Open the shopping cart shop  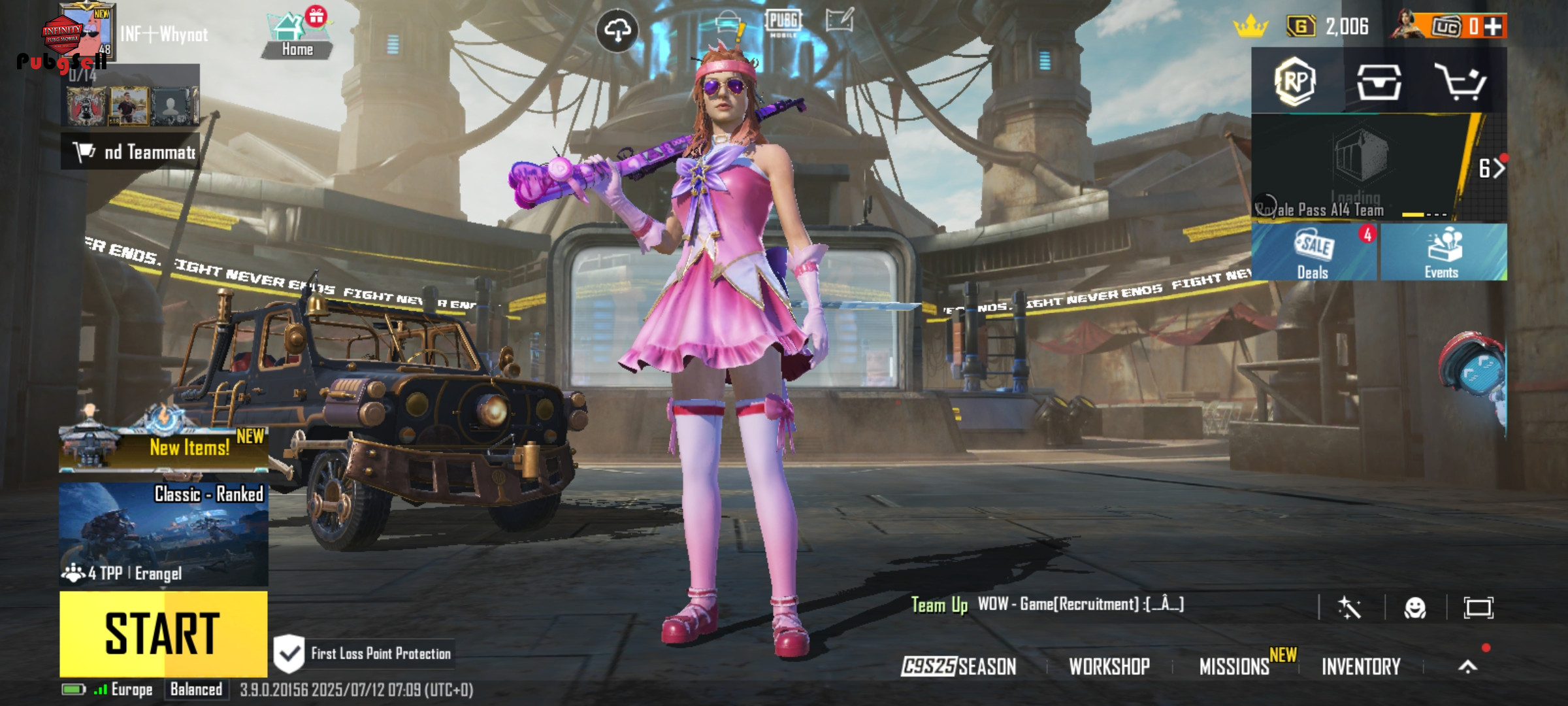[x=1461, y=82]
